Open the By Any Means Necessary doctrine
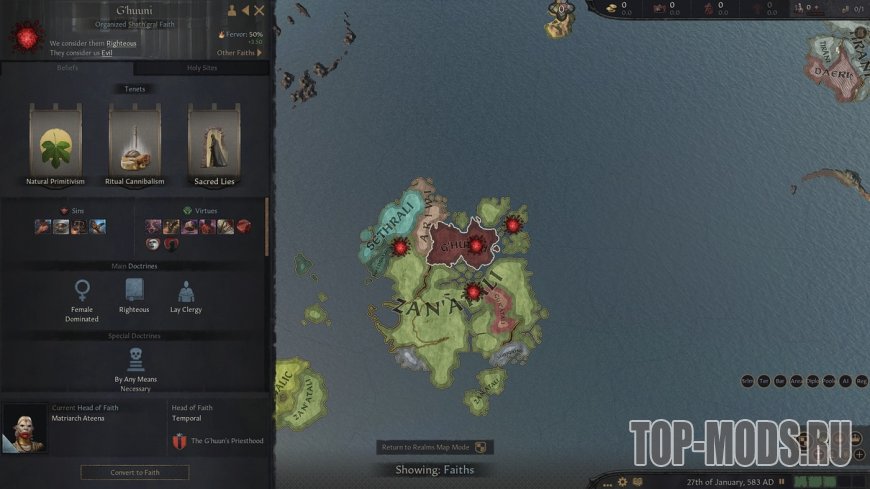This screenshot has width=870, height=489. tap(135, 359)
